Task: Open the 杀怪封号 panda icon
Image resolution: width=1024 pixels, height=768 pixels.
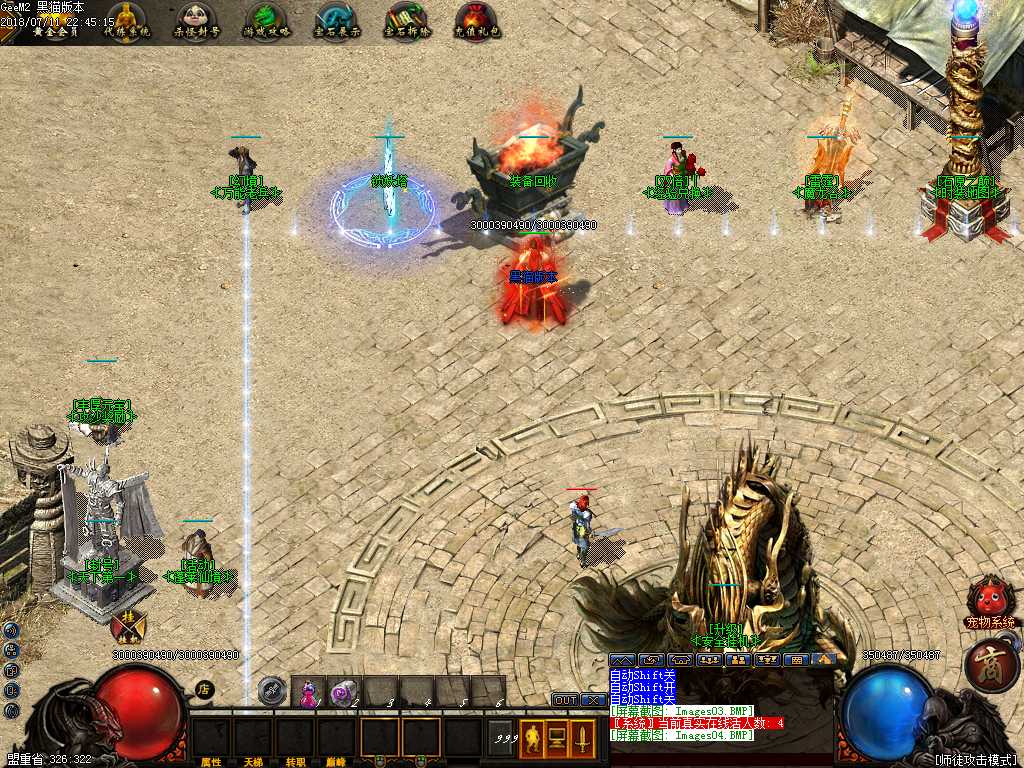Action: 197,19
